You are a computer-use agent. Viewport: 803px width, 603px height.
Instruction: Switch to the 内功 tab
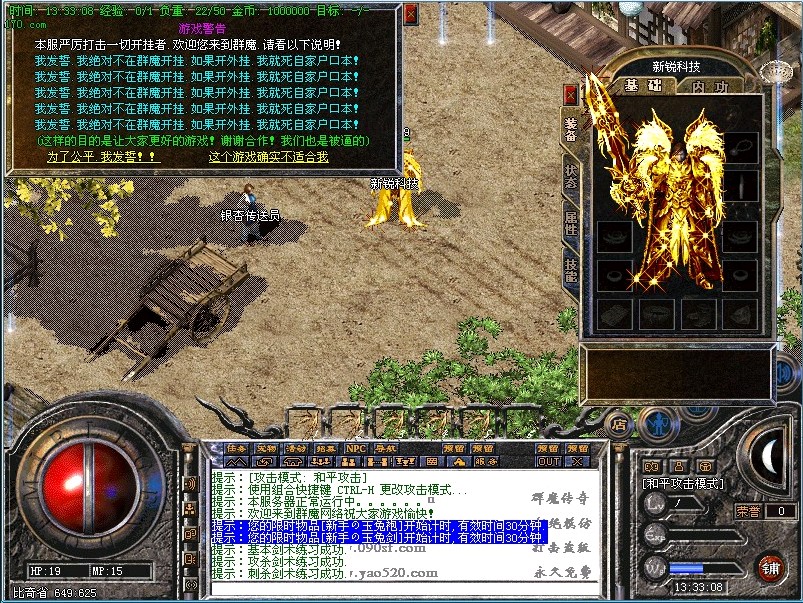[711, 86]
